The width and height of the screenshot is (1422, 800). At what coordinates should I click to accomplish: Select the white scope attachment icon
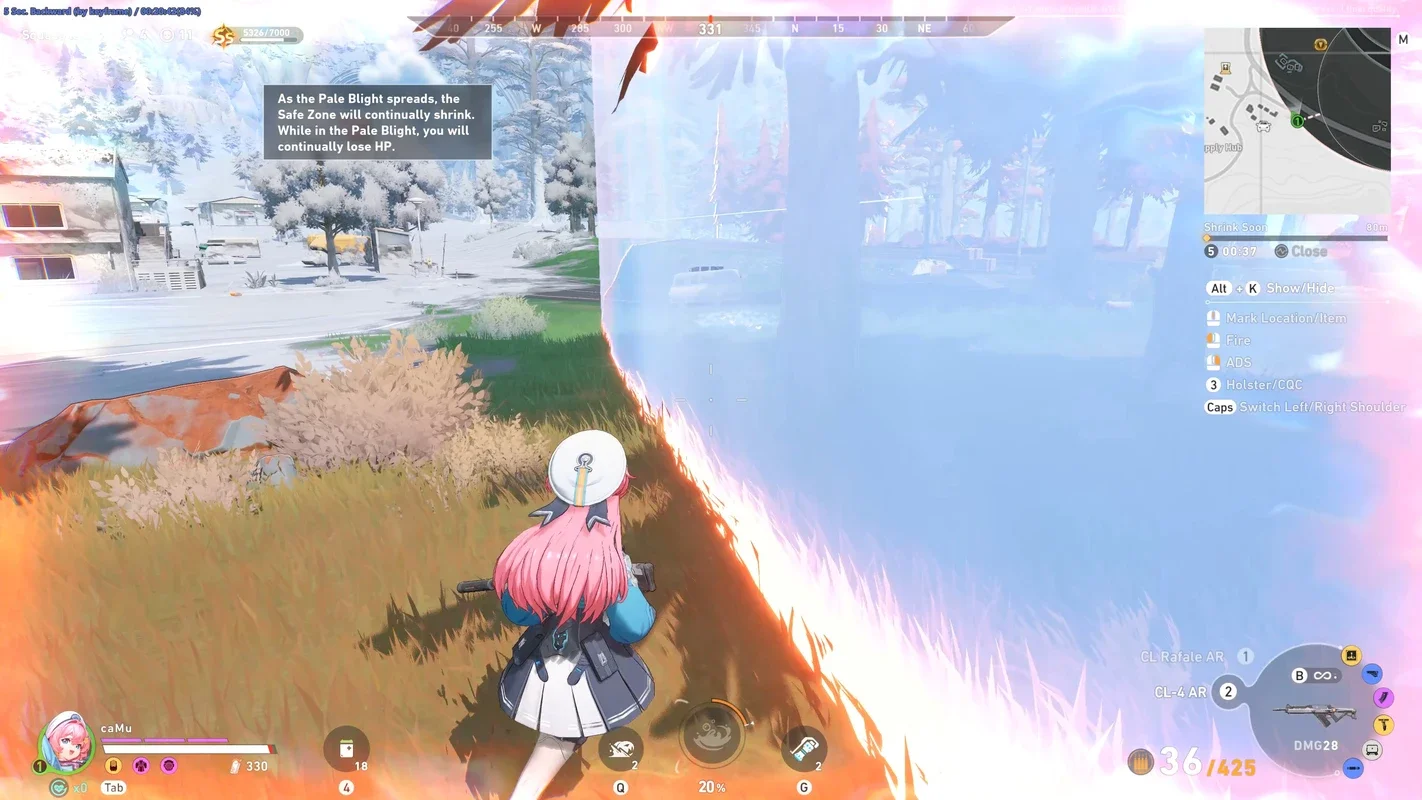[1373, 750]
